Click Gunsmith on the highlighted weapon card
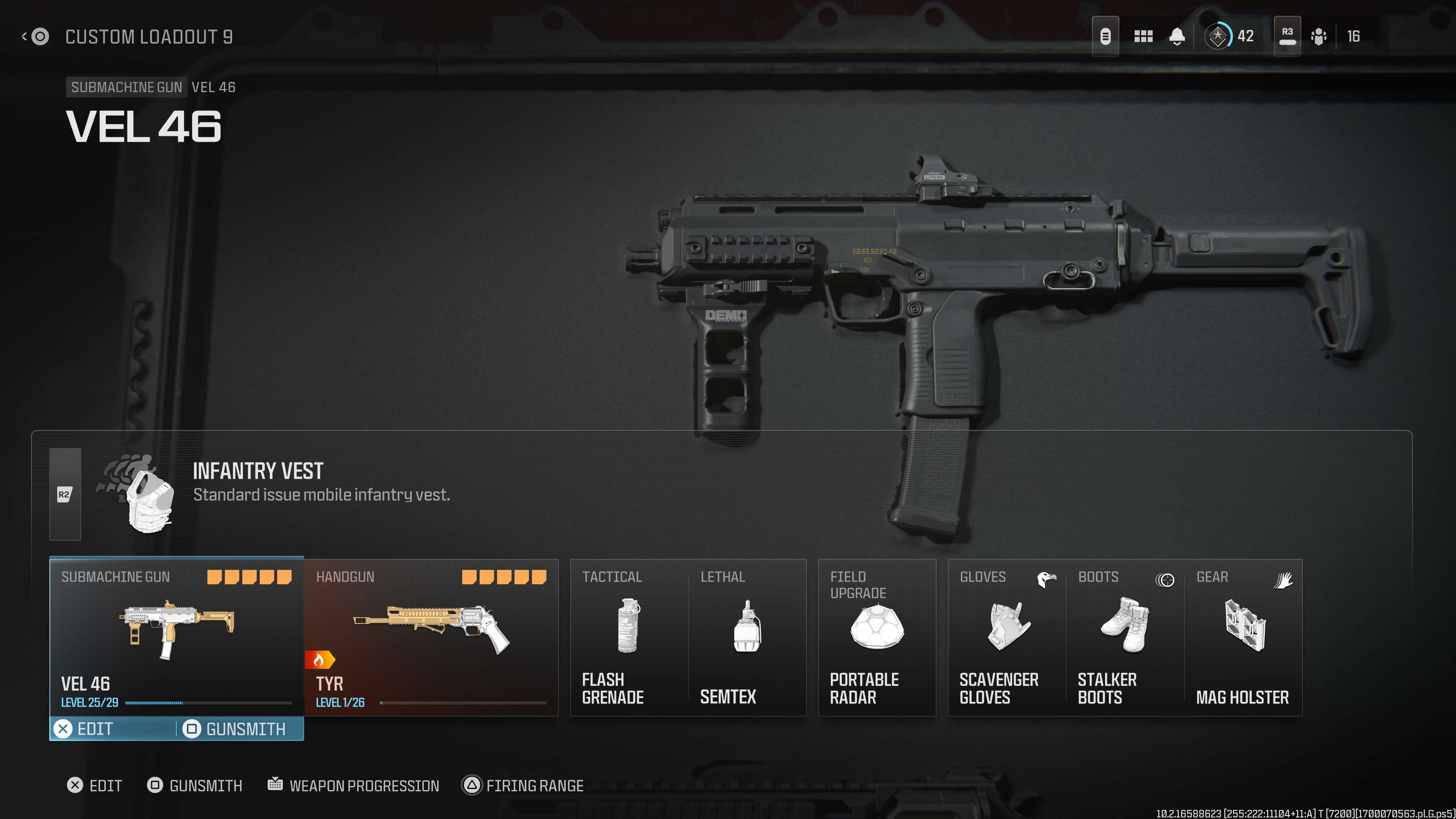This screenshot has height=819, width=1456. [237, 728]
